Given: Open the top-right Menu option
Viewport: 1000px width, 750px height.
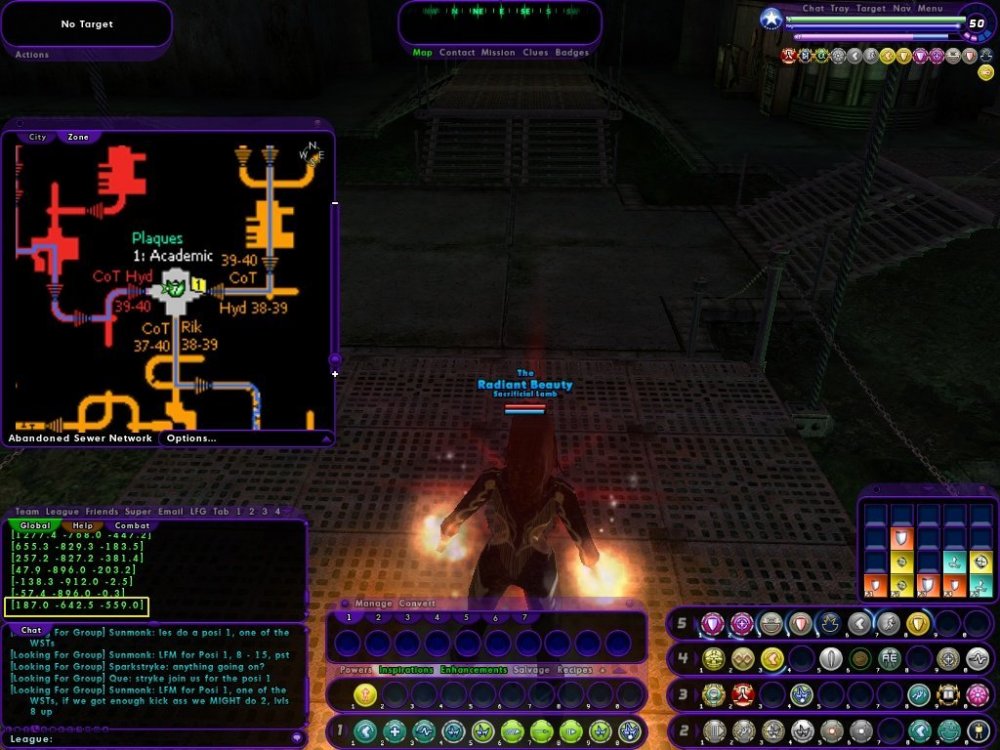Looking at the screenshot, I should [930, 9].
